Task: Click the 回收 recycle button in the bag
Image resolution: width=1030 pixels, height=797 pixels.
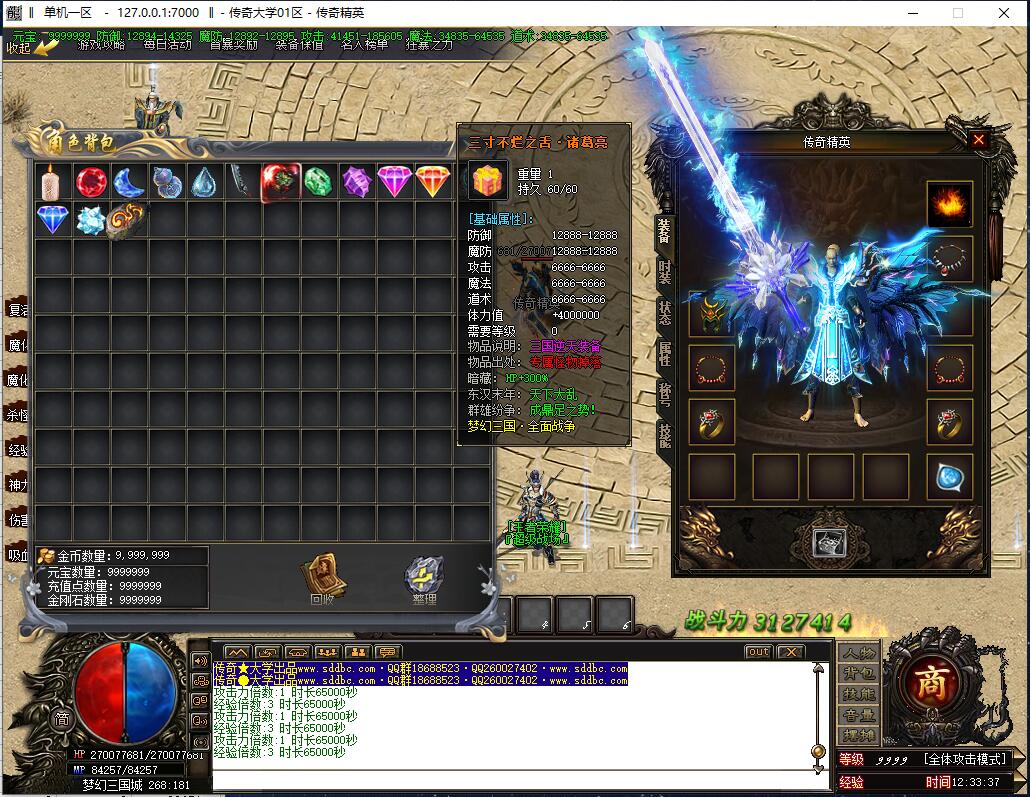Action: [x=321, y=579]
